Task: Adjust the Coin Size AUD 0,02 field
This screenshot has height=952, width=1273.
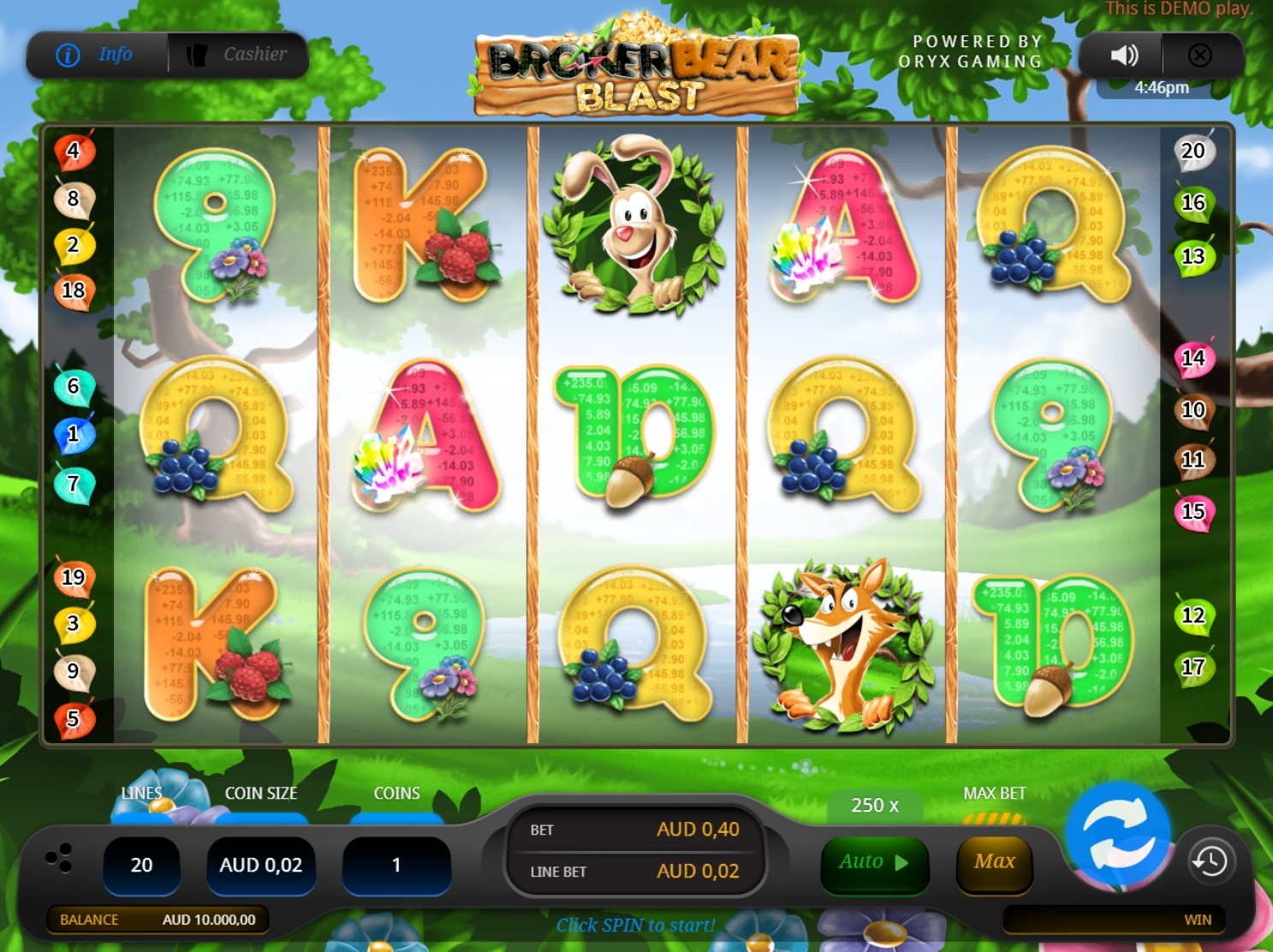Action: tap(261, 866)
